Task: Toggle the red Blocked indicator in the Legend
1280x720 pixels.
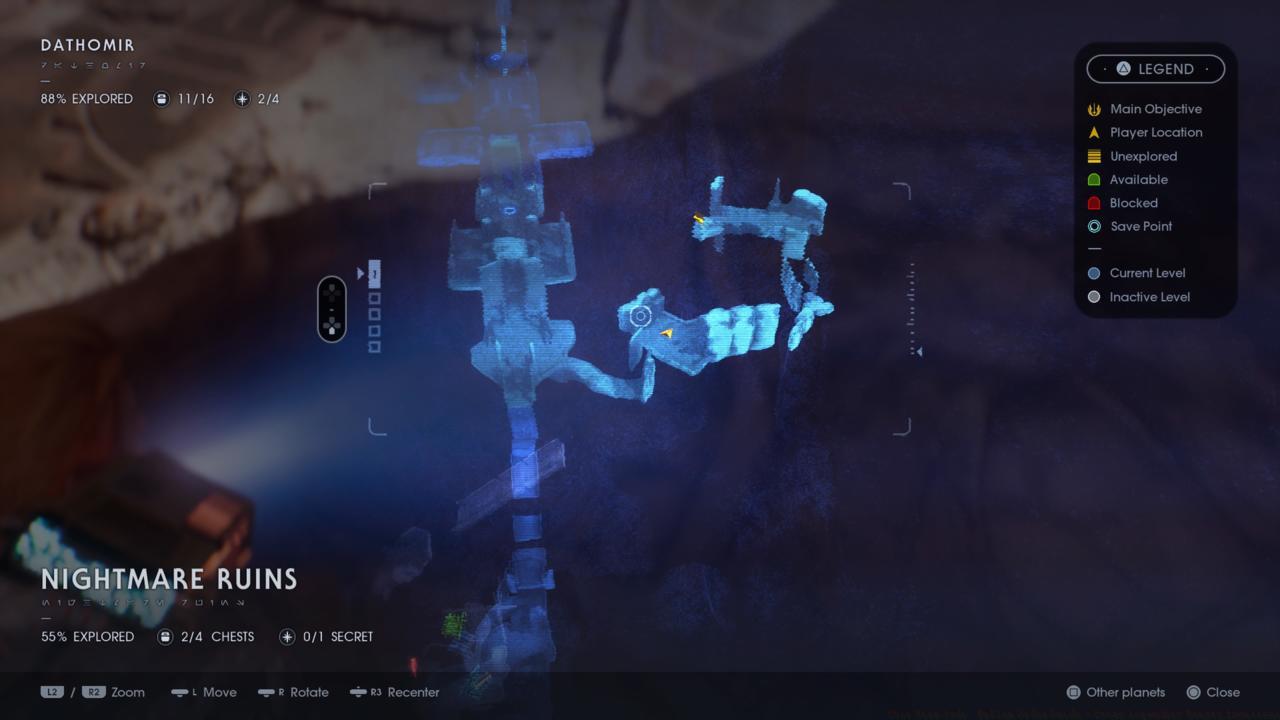Action: [1093, 203]
